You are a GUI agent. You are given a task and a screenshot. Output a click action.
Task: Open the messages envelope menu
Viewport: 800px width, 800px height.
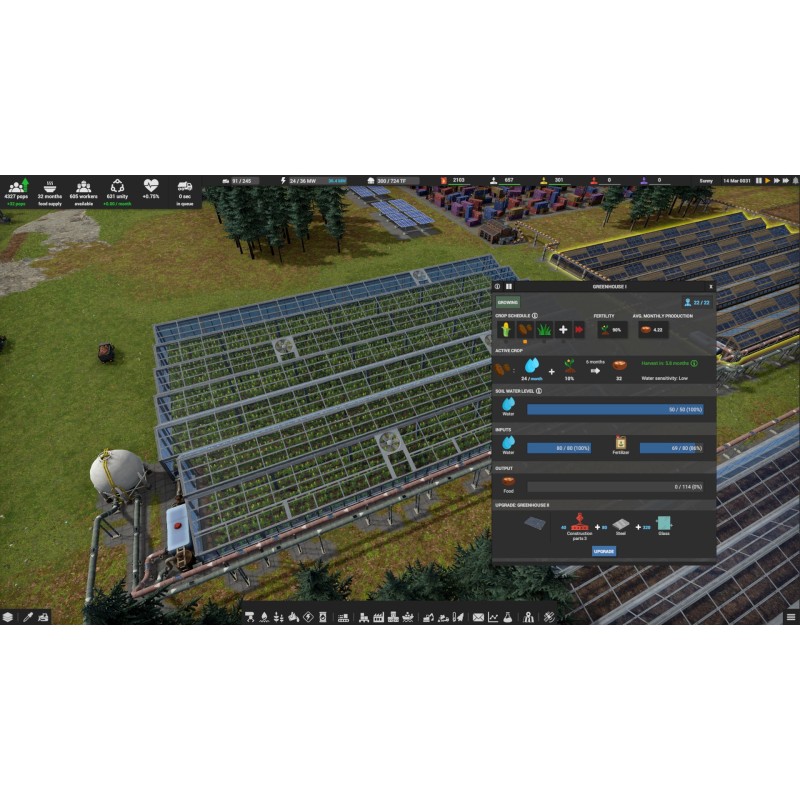point(477,617)
